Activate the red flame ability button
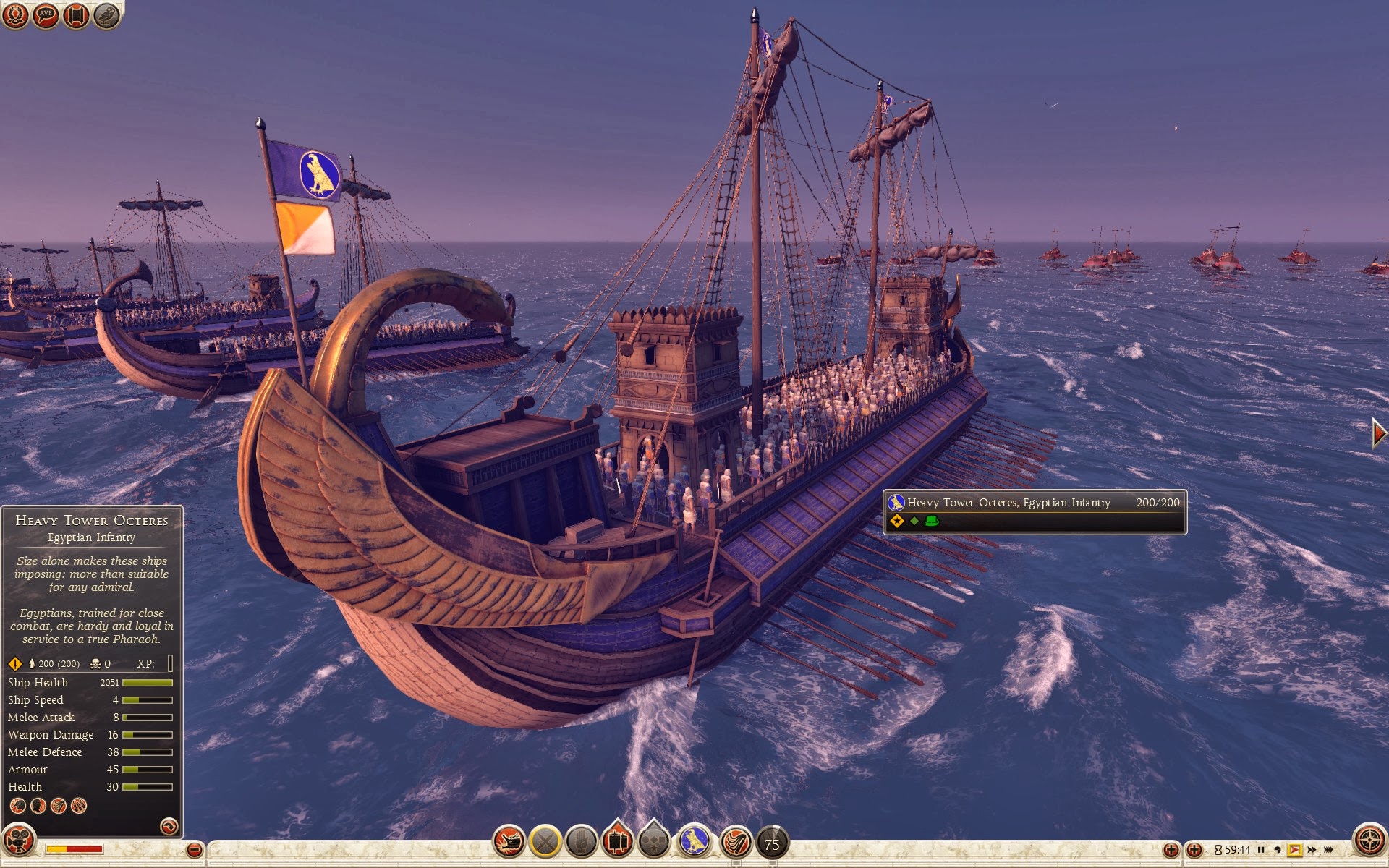Image resolution: width=1389 pixels, height=868 pixels. click(736, 842)
